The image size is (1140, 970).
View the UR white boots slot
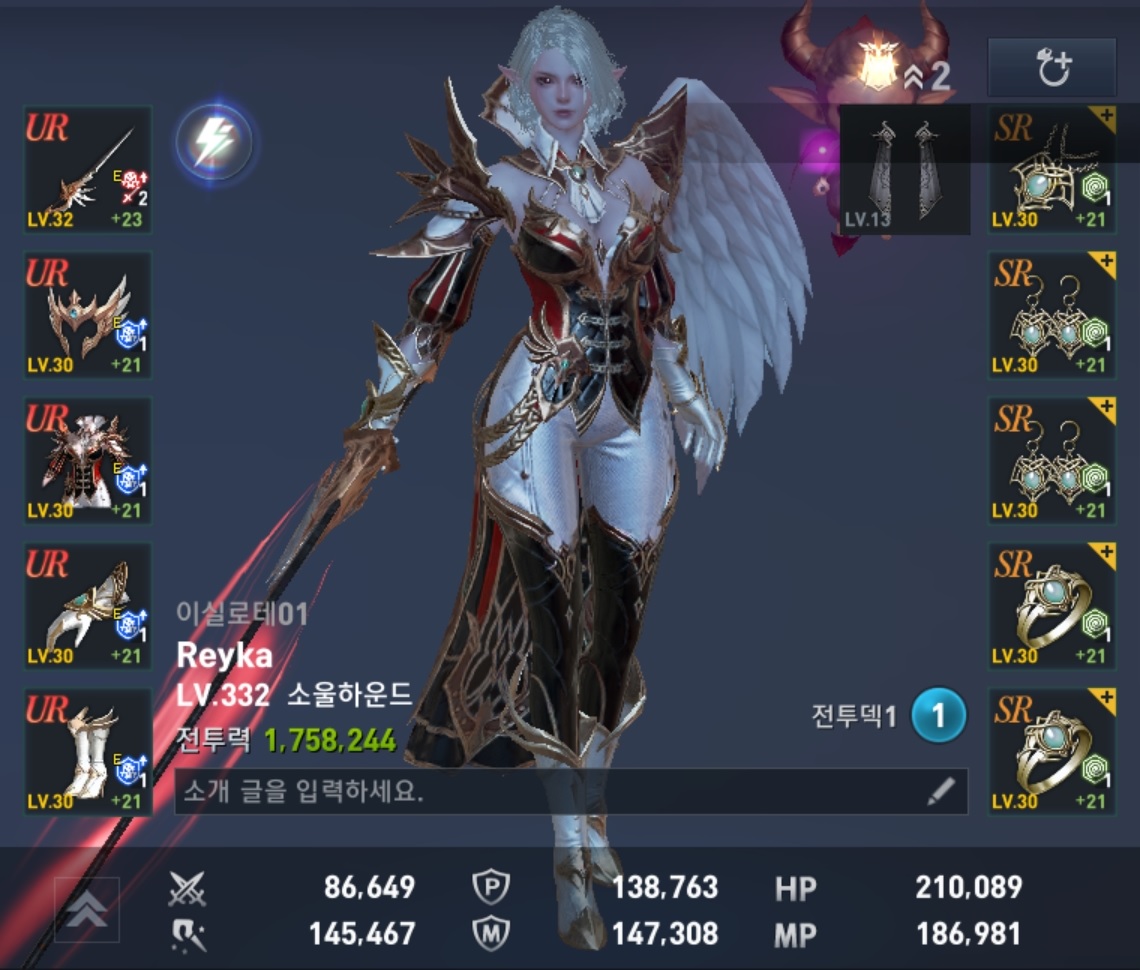coord(88,751)
